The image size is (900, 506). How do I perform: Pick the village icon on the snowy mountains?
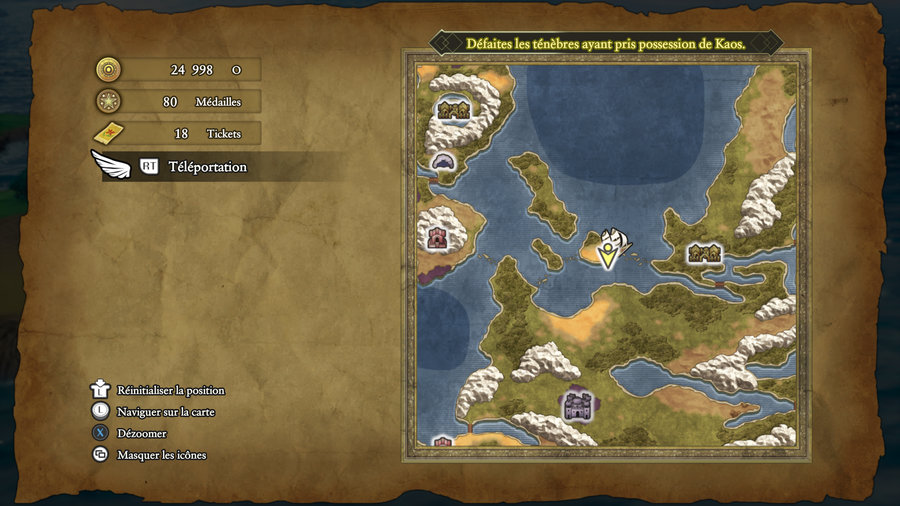pyautogui.click(x=454, y=110)
